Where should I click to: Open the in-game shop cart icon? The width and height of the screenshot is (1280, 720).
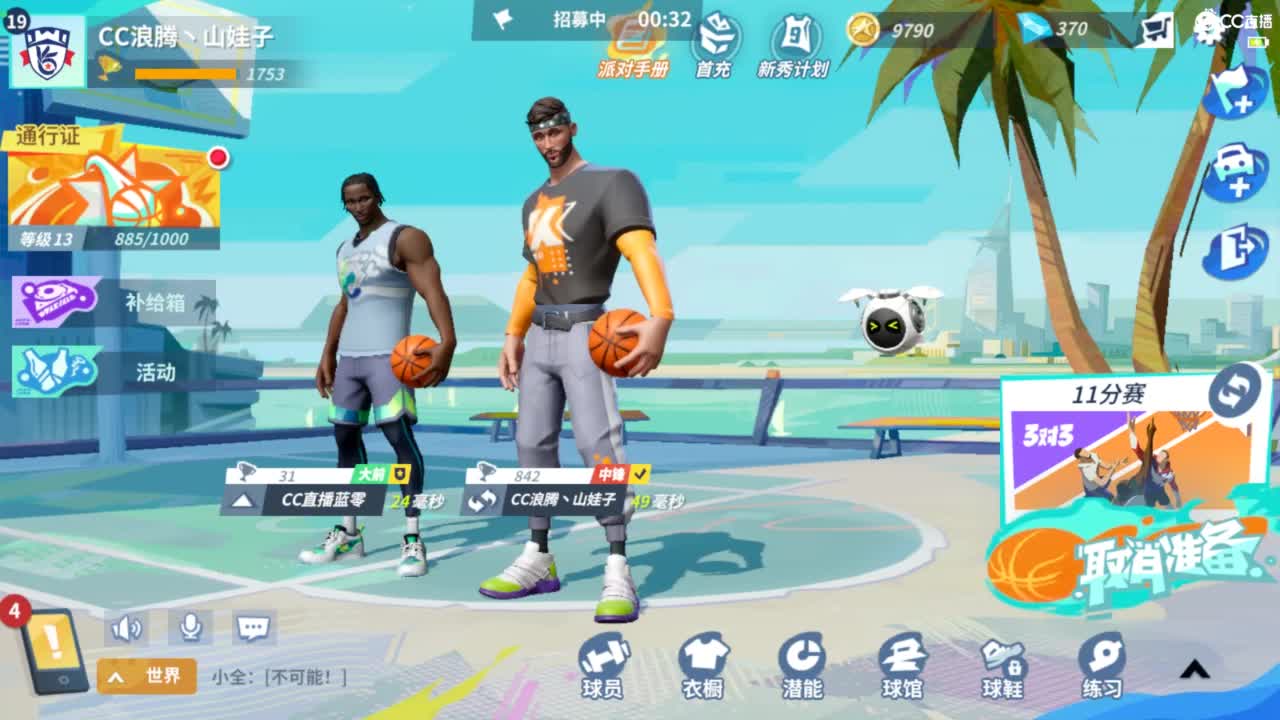coord(1157,29)
